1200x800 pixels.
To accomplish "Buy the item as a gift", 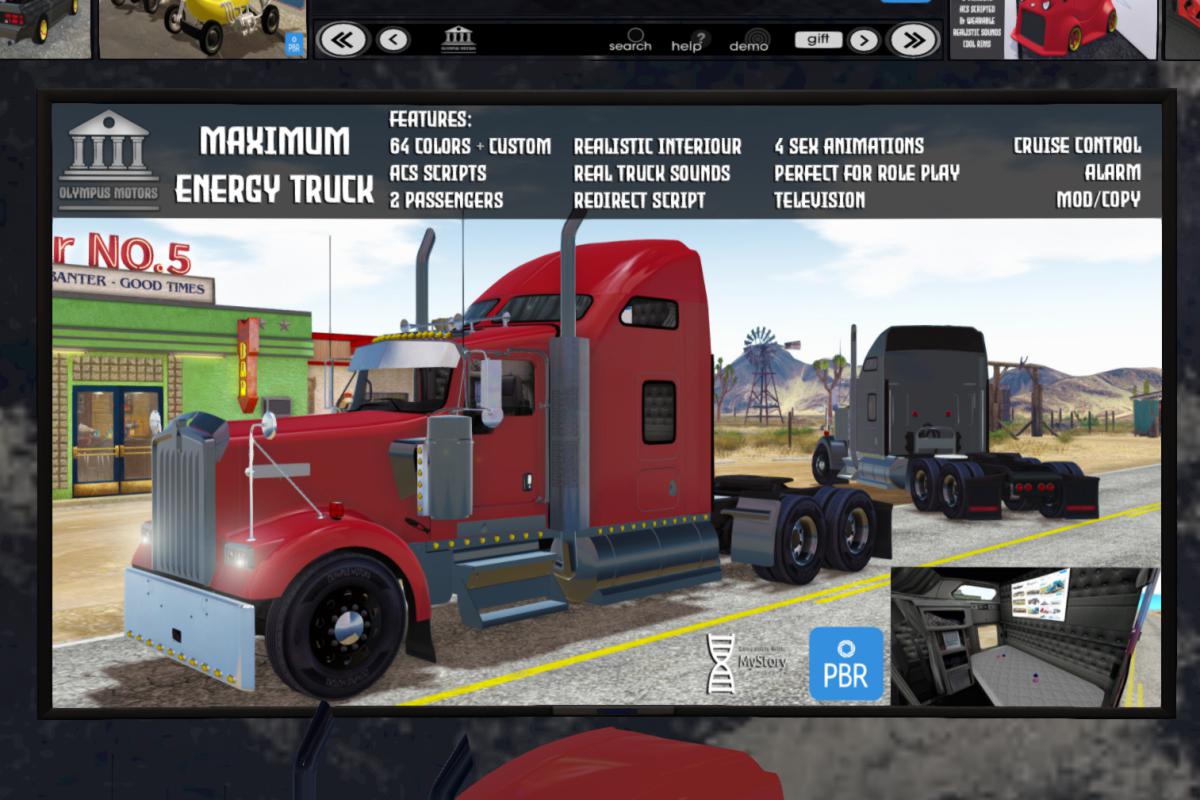I will (x=818, y=40).
